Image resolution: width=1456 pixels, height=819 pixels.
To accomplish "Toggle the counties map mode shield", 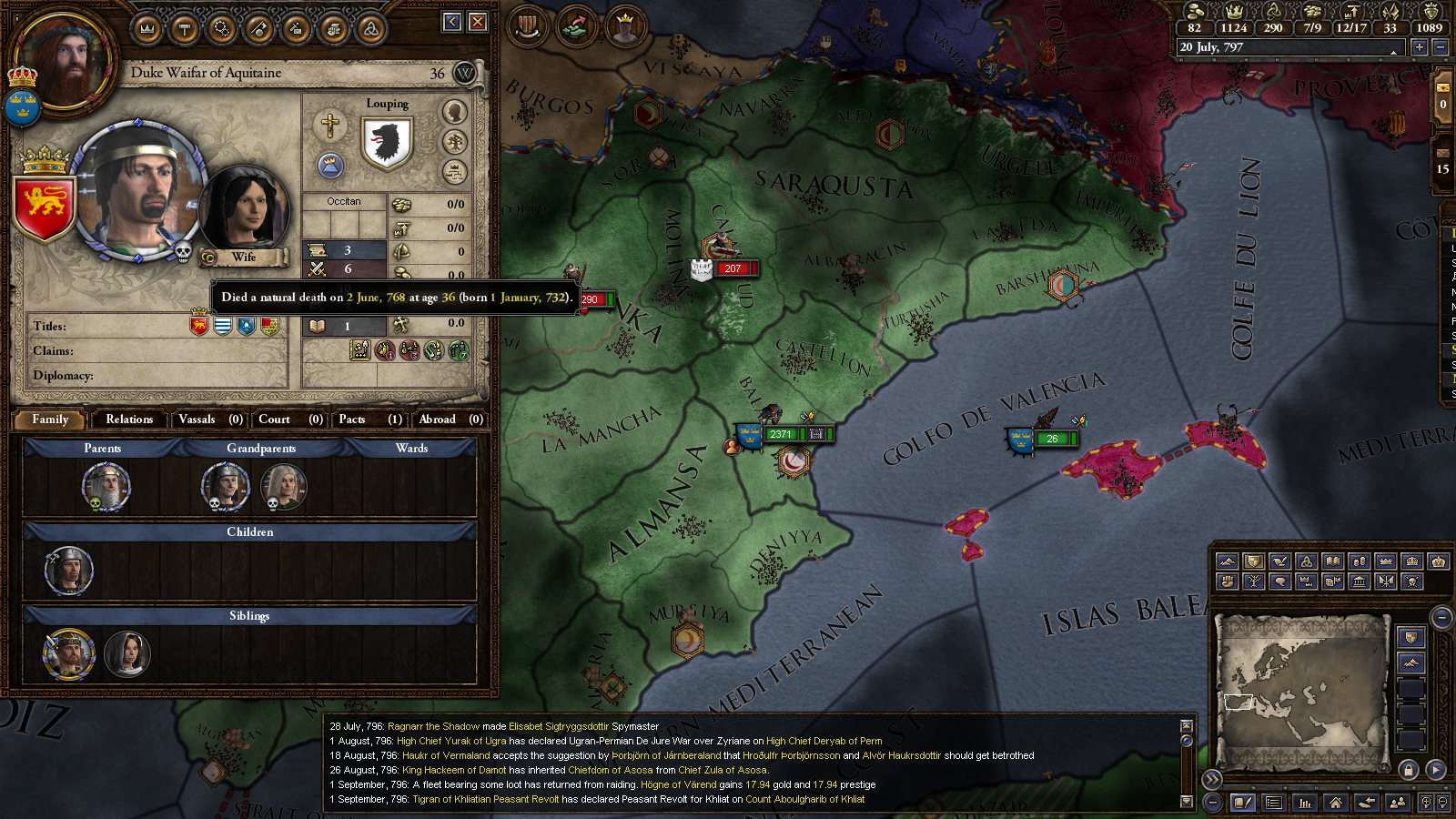I will tap(1252, 561).
